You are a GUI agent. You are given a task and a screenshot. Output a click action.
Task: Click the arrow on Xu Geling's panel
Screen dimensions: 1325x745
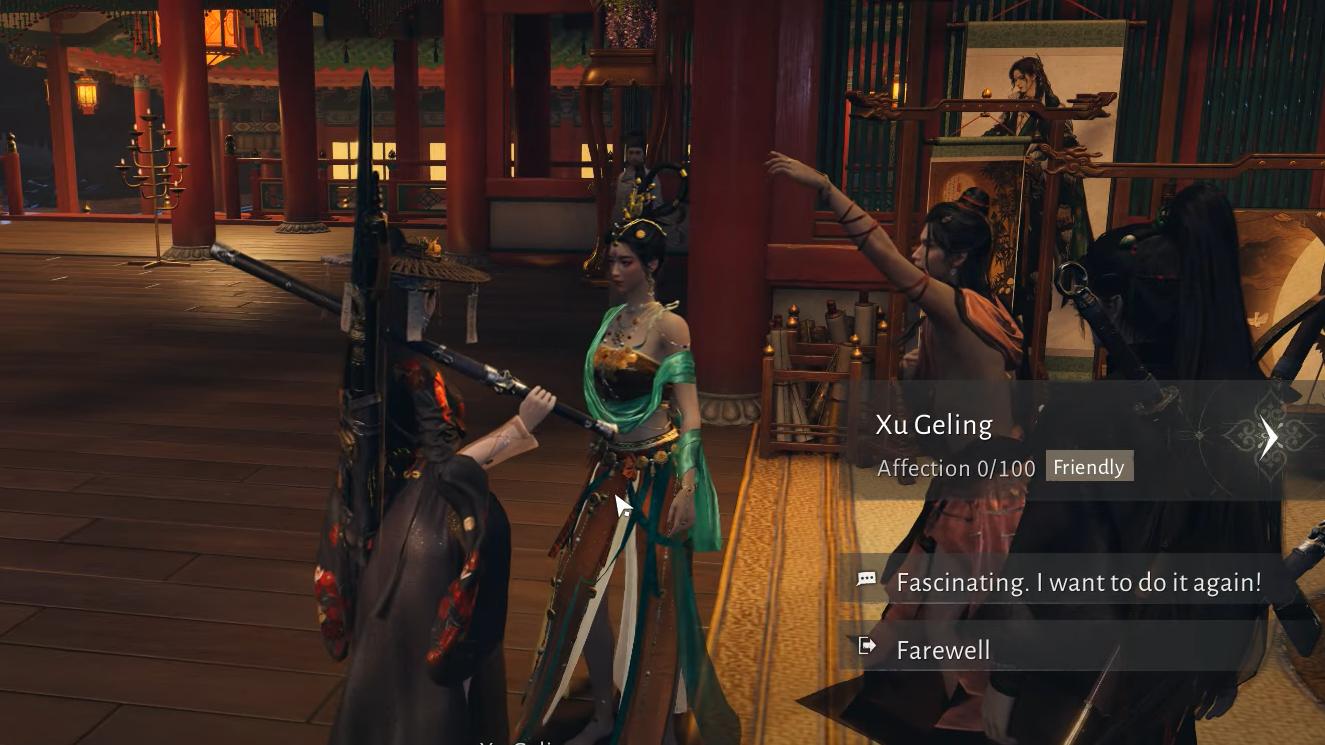point(1269,437)
